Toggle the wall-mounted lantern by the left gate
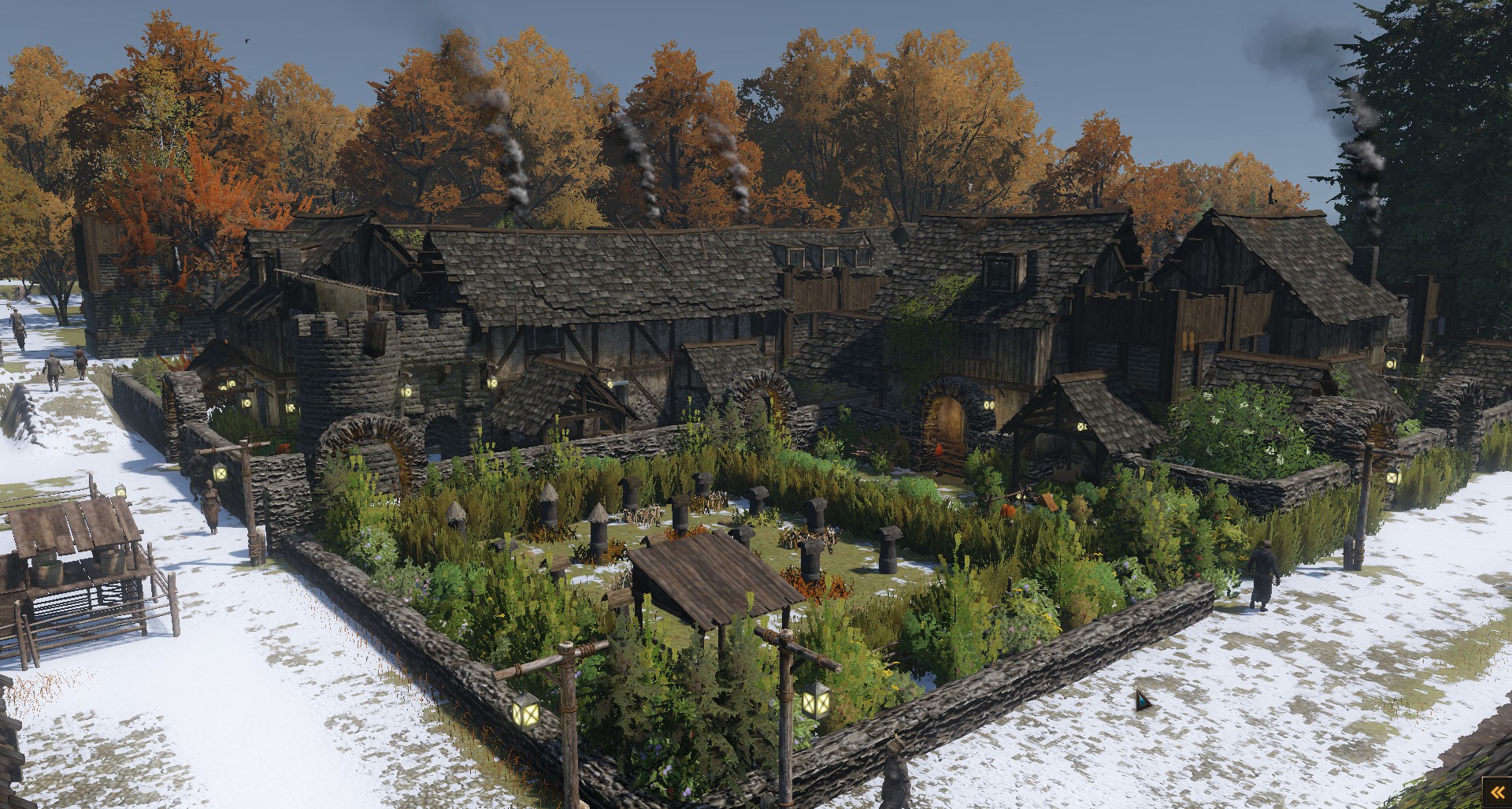 click(221, 473)
